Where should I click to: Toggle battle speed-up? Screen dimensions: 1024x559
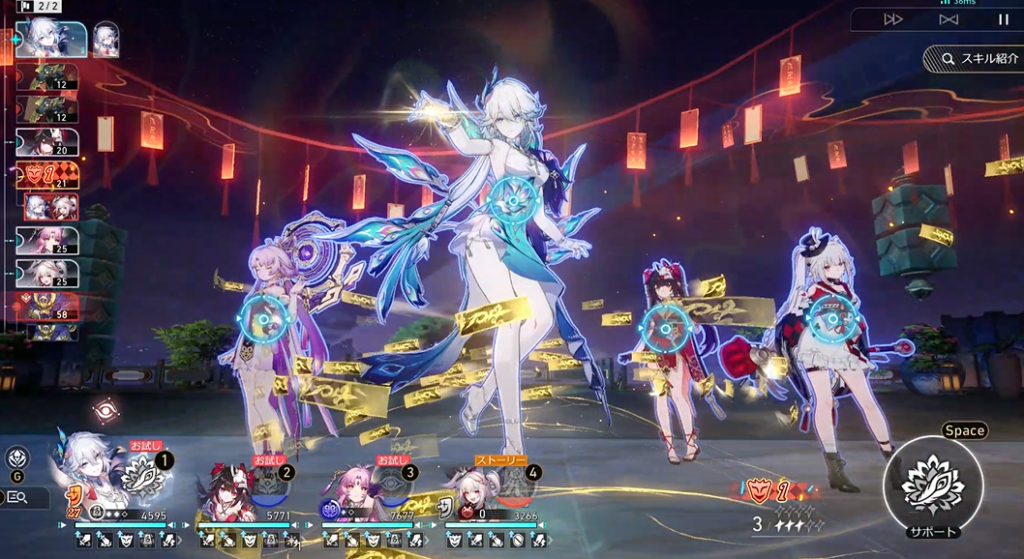point(893,19)
